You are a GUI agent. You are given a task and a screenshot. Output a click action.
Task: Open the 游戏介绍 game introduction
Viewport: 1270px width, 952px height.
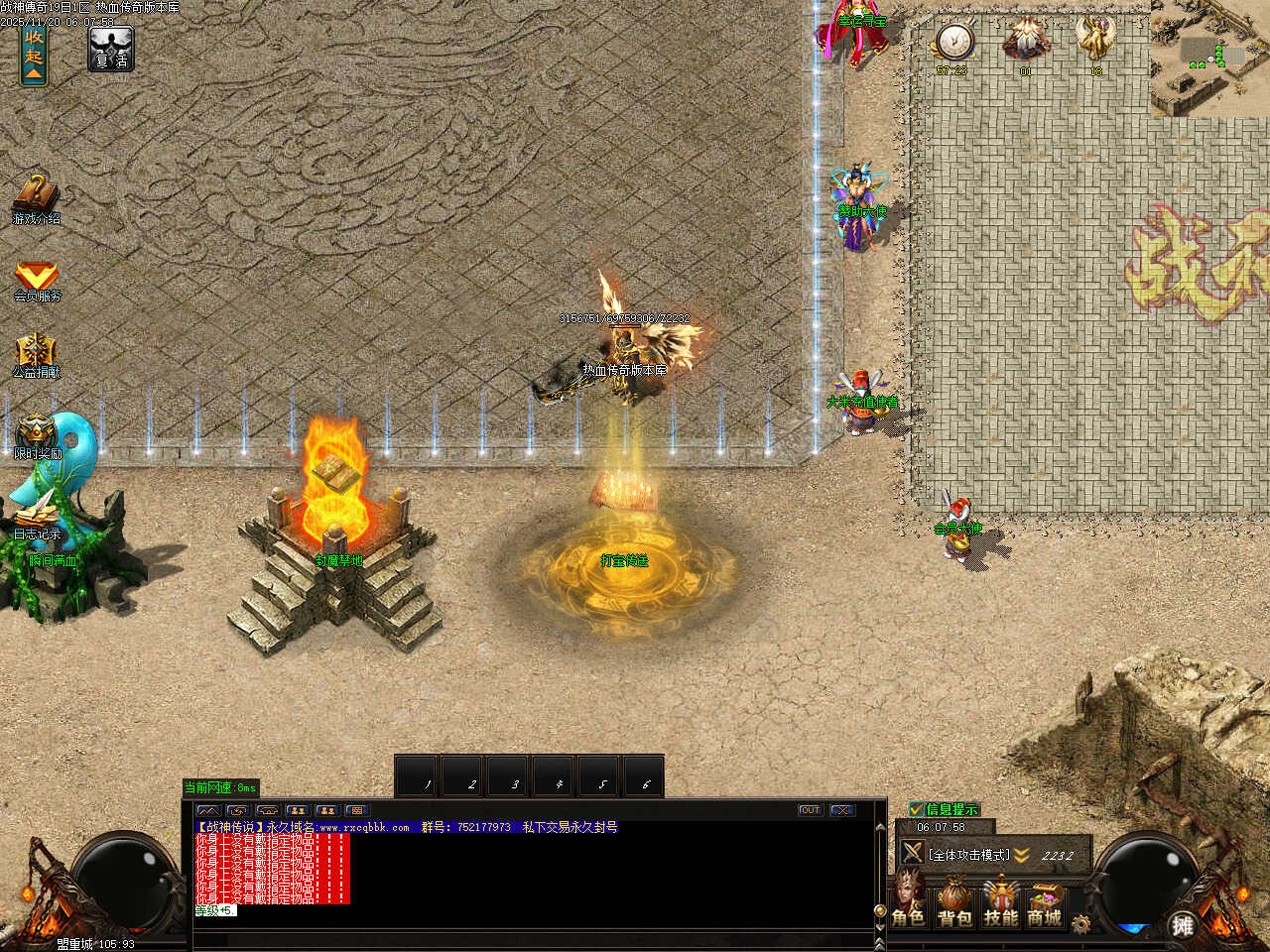(36, 198)
